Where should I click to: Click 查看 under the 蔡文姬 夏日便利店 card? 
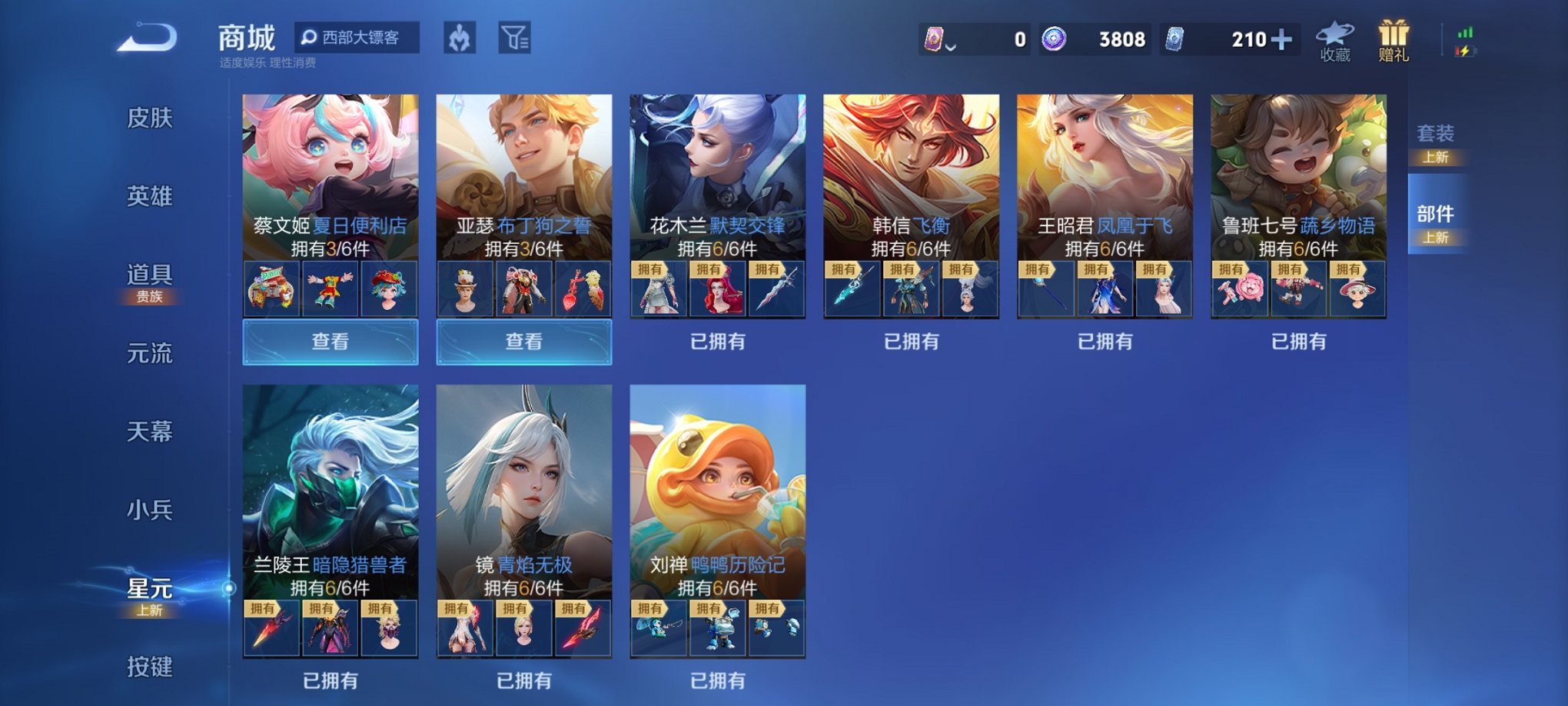(329, 341)
